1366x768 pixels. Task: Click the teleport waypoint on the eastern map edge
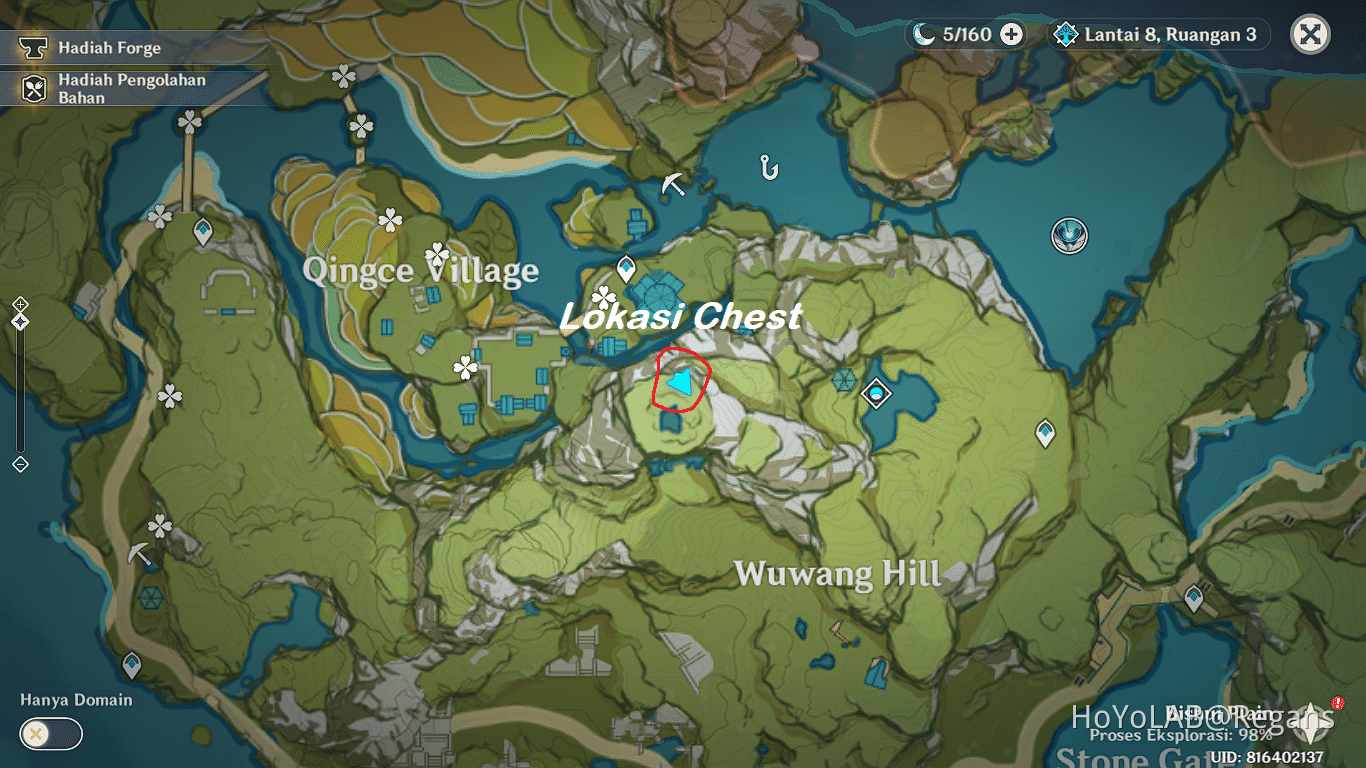pos(1195,595)
